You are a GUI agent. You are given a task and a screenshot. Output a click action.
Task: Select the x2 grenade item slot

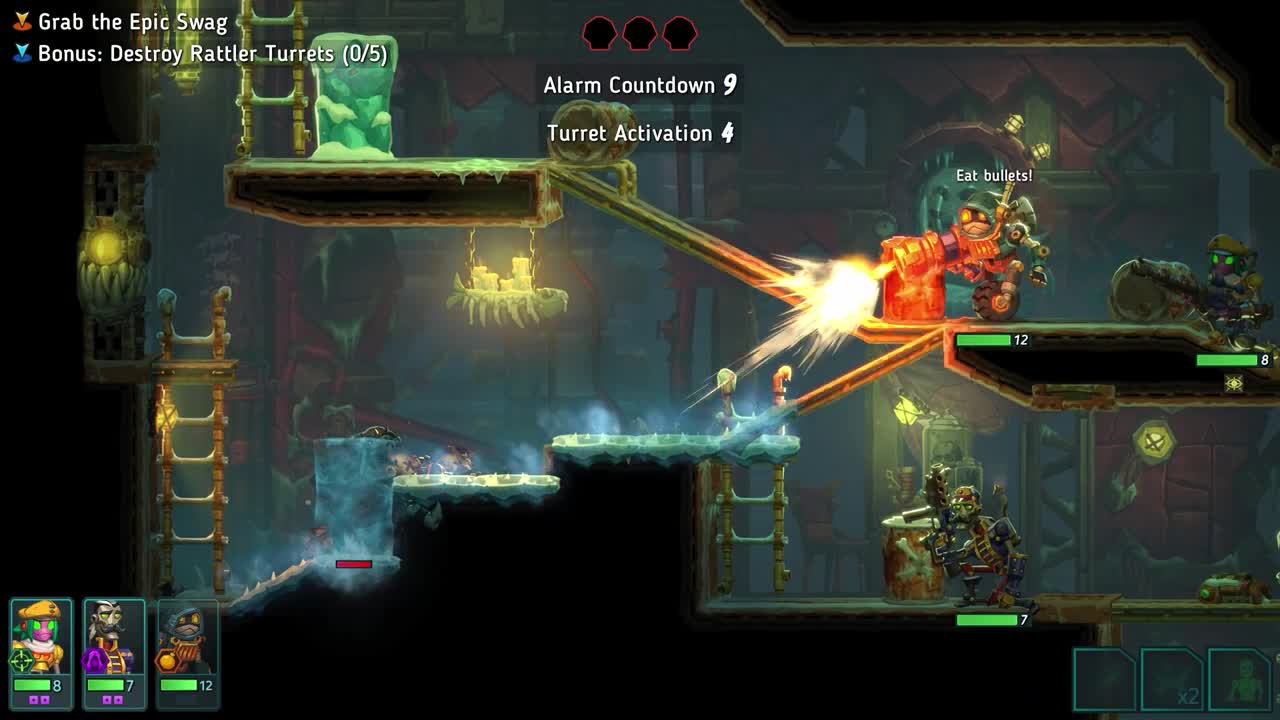point(1170,679)
